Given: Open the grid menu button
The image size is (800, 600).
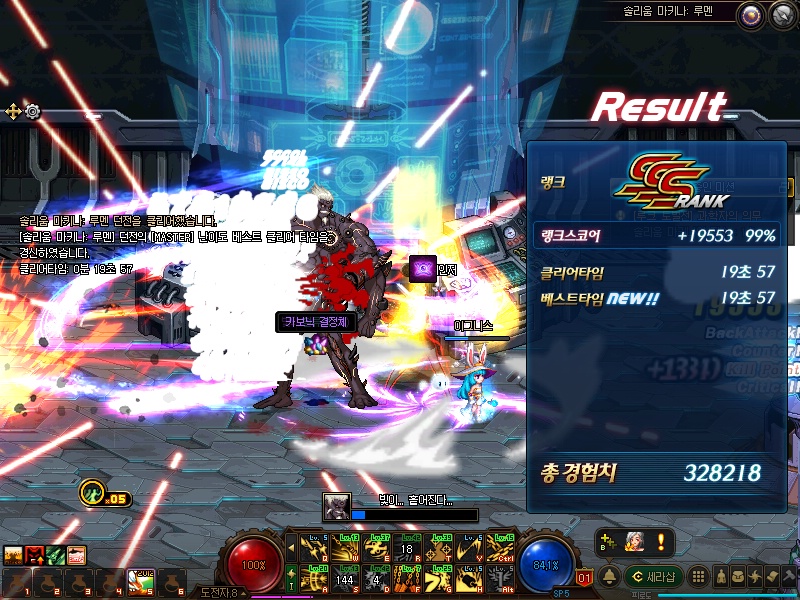Looking at the screenshot, I should 699,577.
